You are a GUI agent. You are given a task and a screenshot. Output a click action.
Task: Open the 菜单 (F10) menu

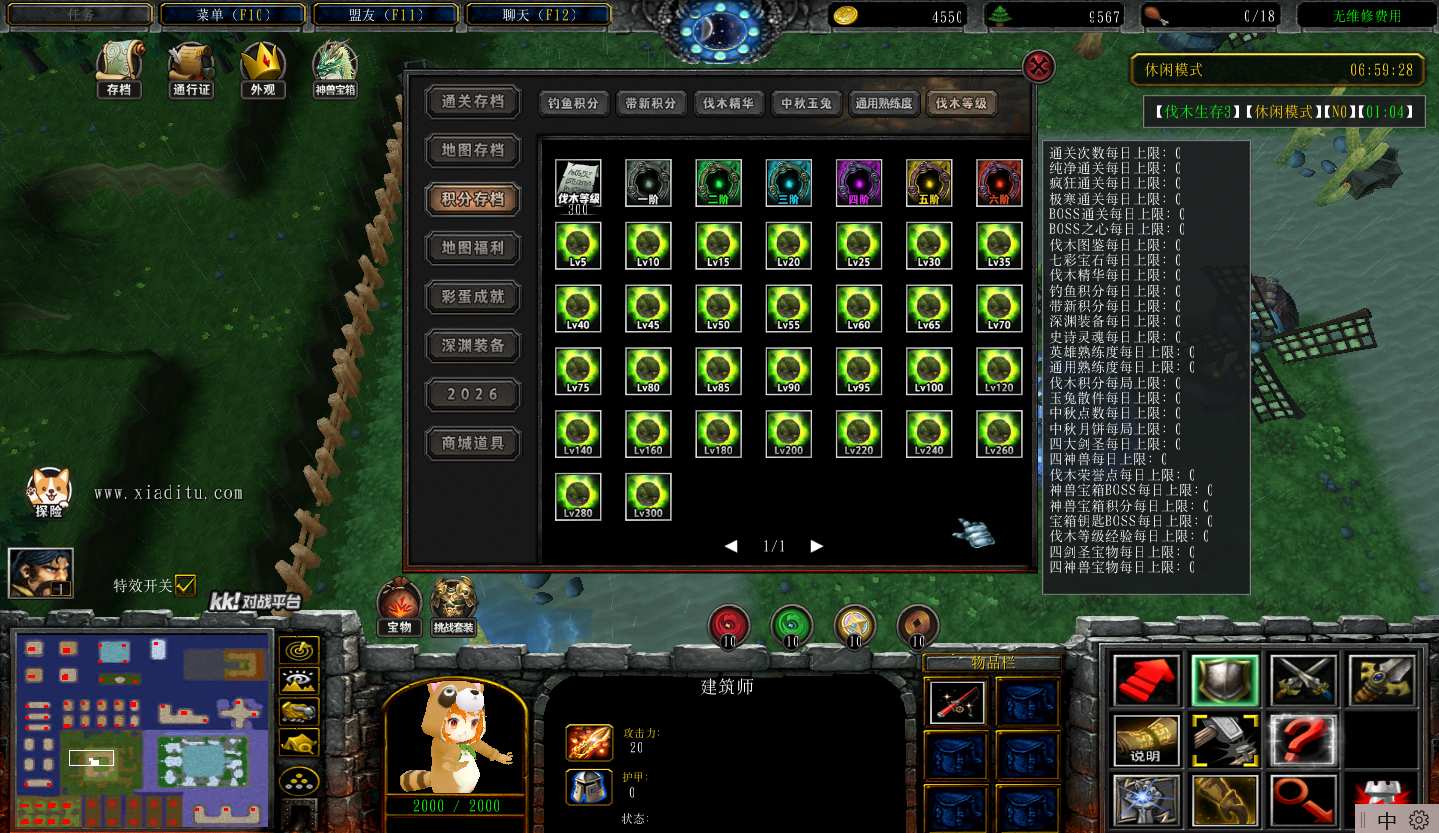click(231, 15)
